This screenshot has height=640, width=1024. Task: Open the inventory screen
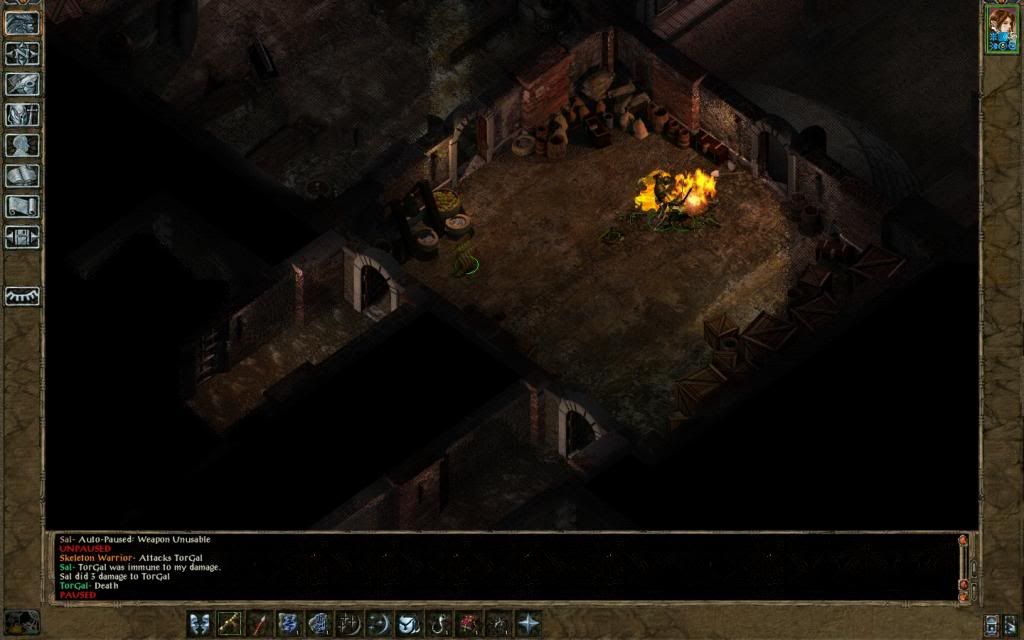pyautogui.click(x=22, y=115)
